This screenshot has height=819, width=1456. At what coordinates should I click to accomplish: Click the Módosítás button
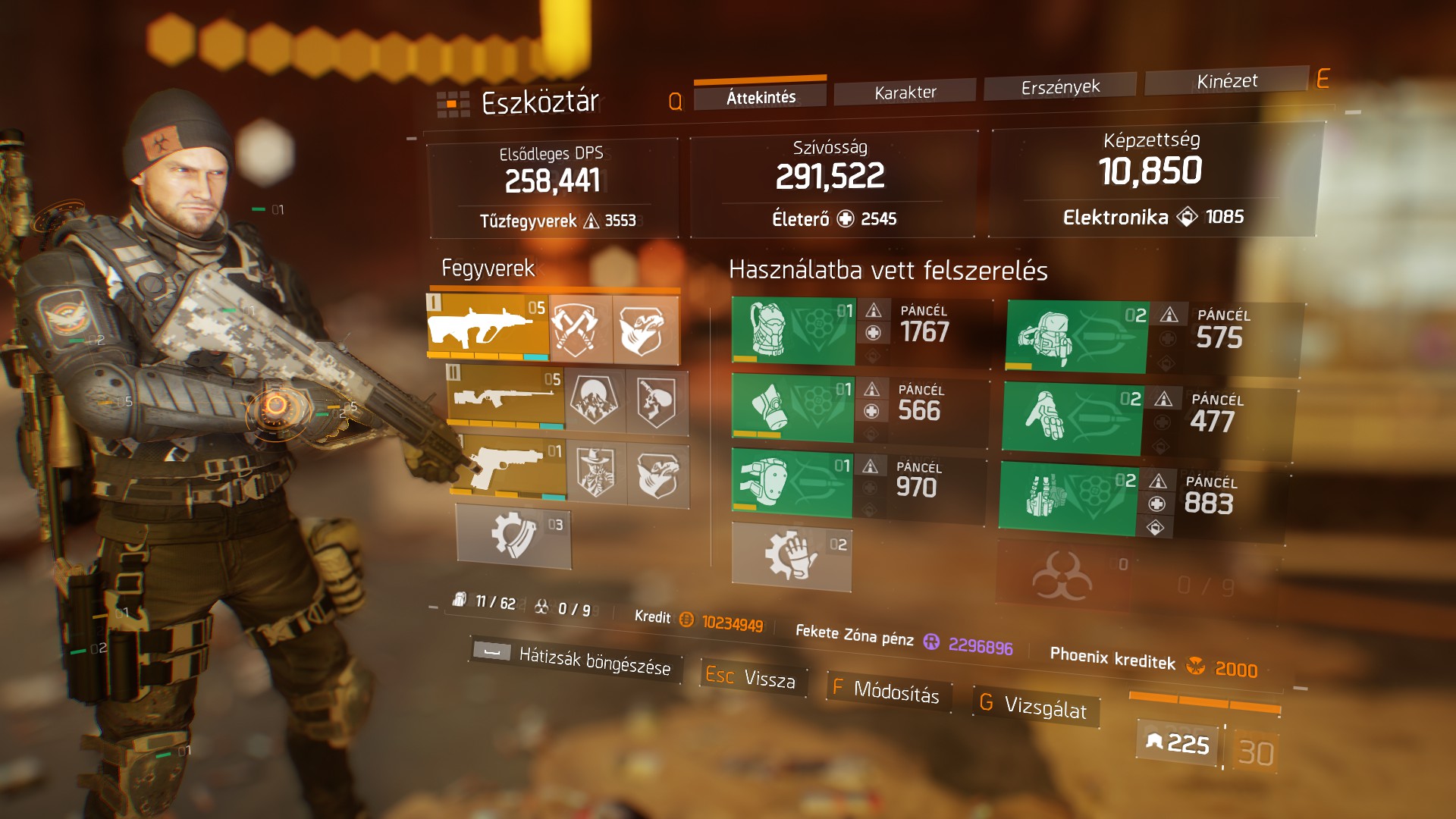point(886,690)
